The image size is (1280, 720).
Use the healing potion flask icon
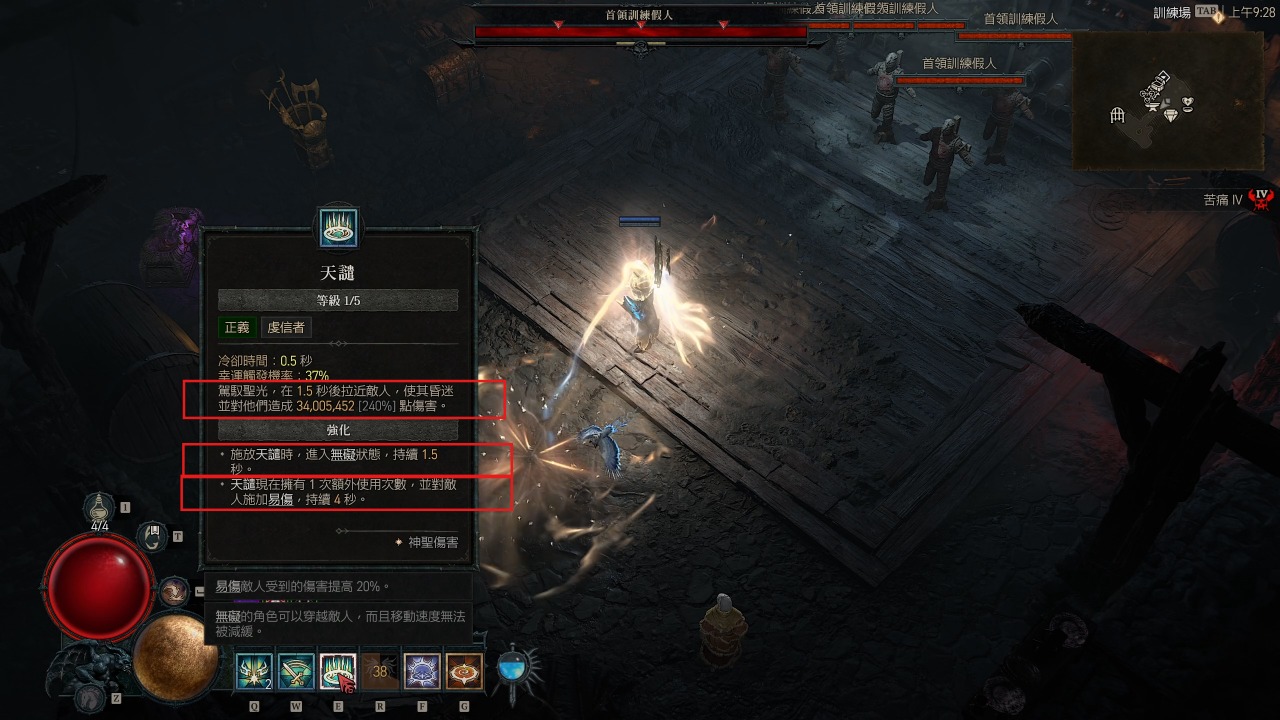coord(100,511)
